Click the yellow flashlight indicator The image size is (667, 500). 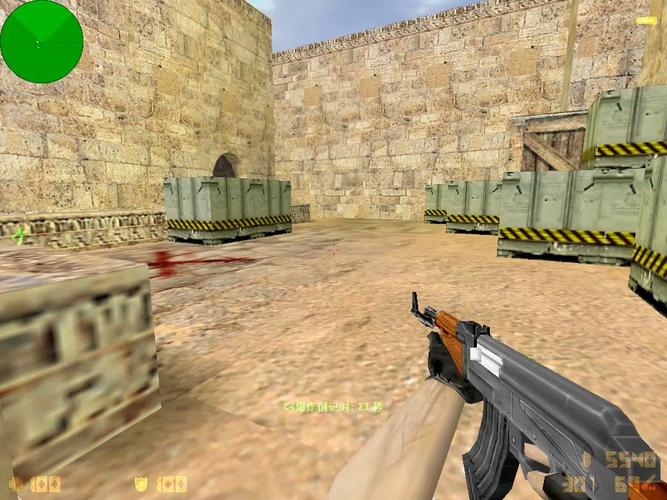pyautogui.click(x=646, y=20)
